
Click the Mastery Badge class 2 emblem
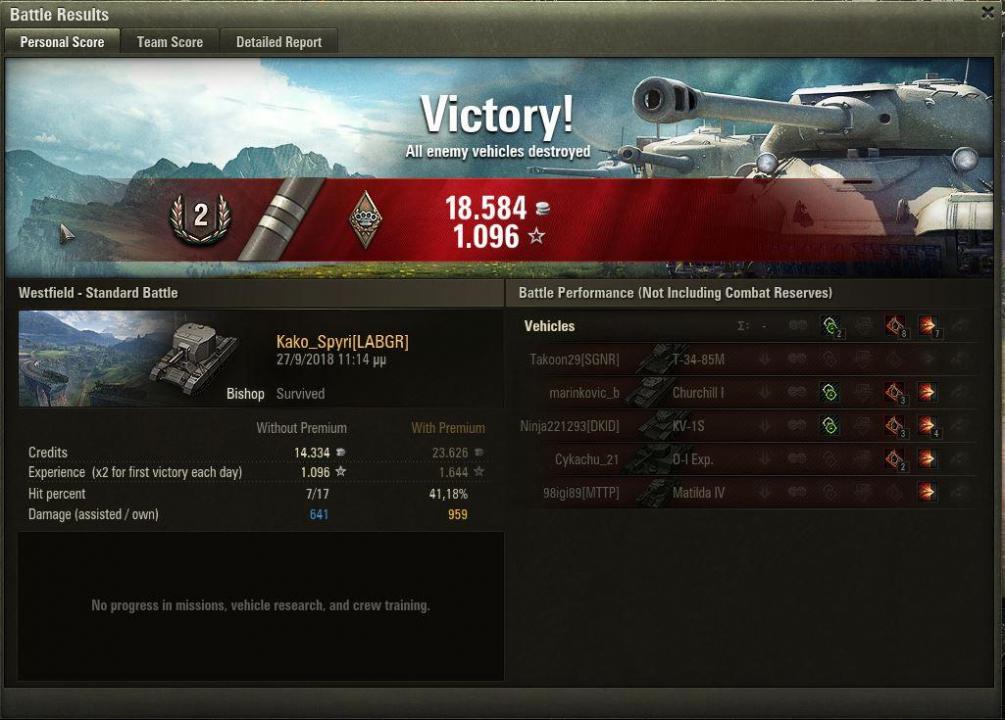(200, 217)
